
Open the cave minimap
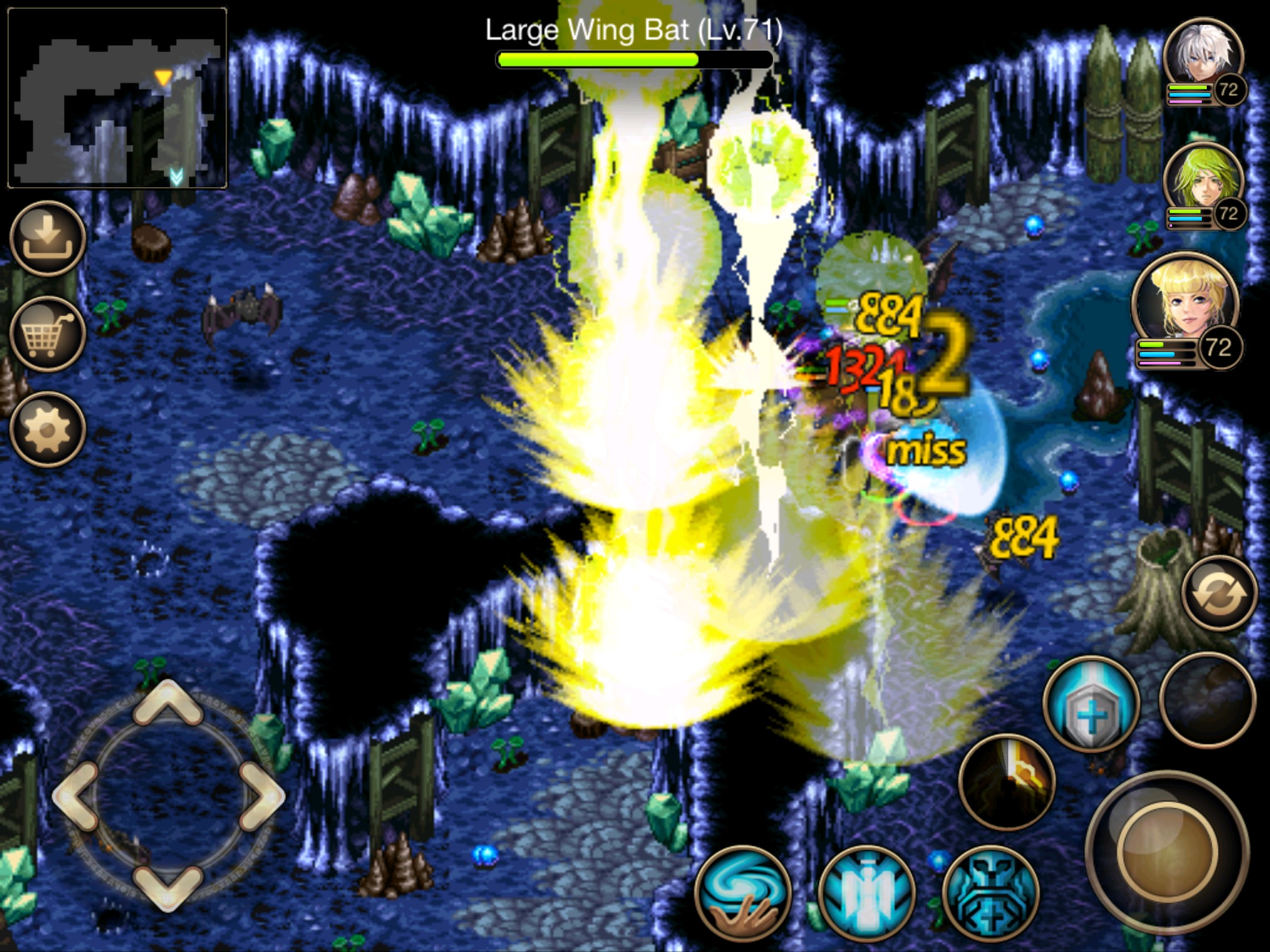pyautogui.click(x=117, y=98)
